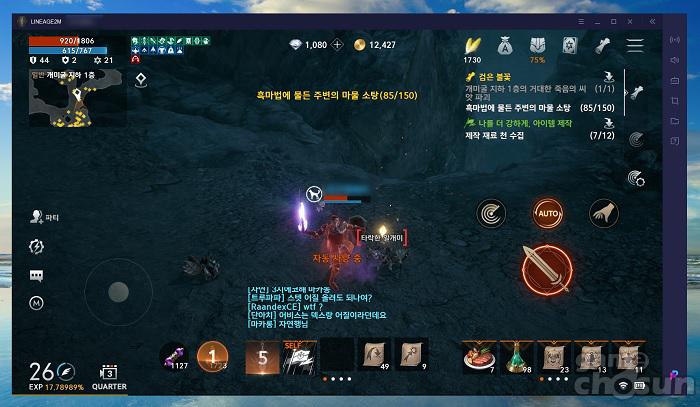Click the plus button next to diamonds
700x407 pixels.
coord(337,45)
